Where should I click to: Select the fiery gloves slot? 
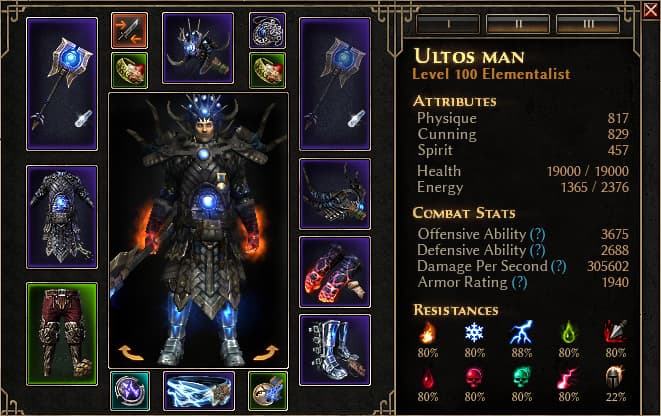tap(334, 271)
